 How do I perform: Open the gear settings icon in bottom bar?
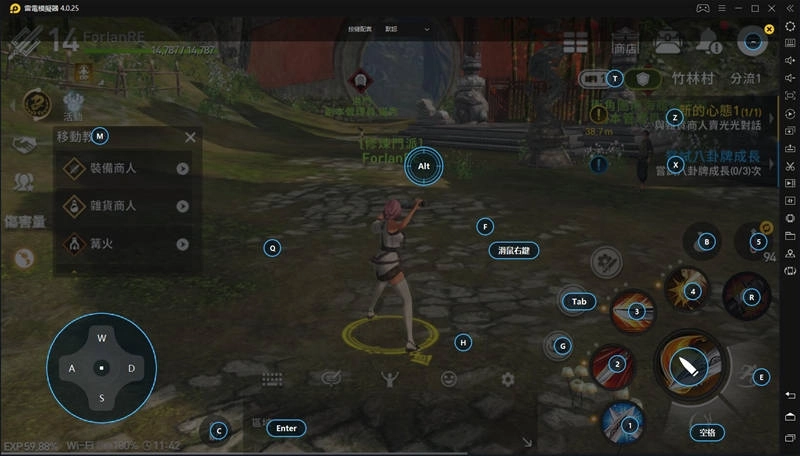508,379
